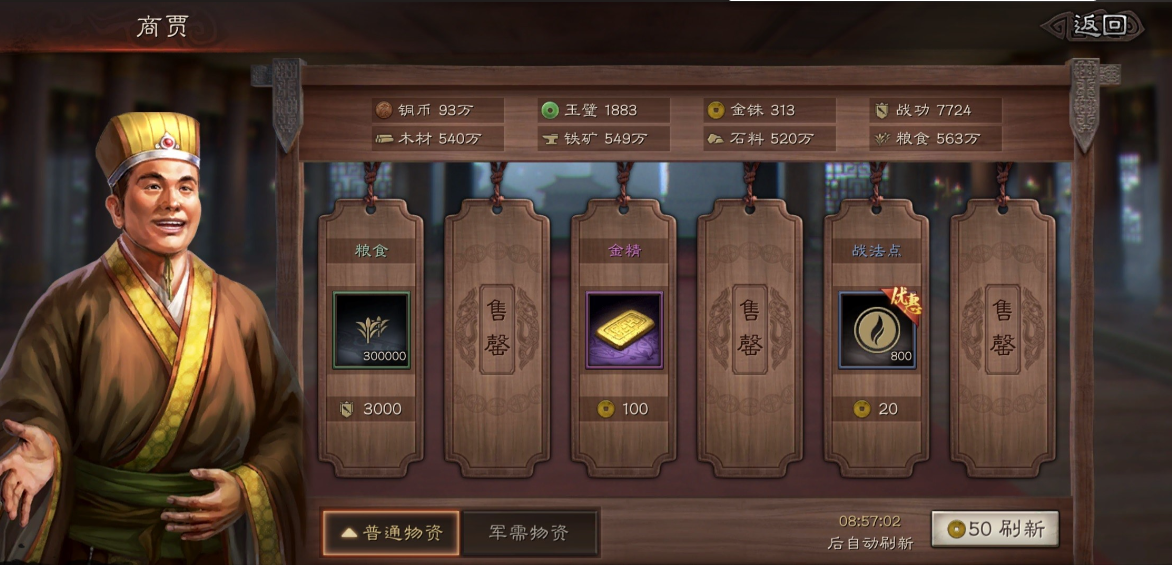Buy grain for 3000 战功

pos(371,408)
